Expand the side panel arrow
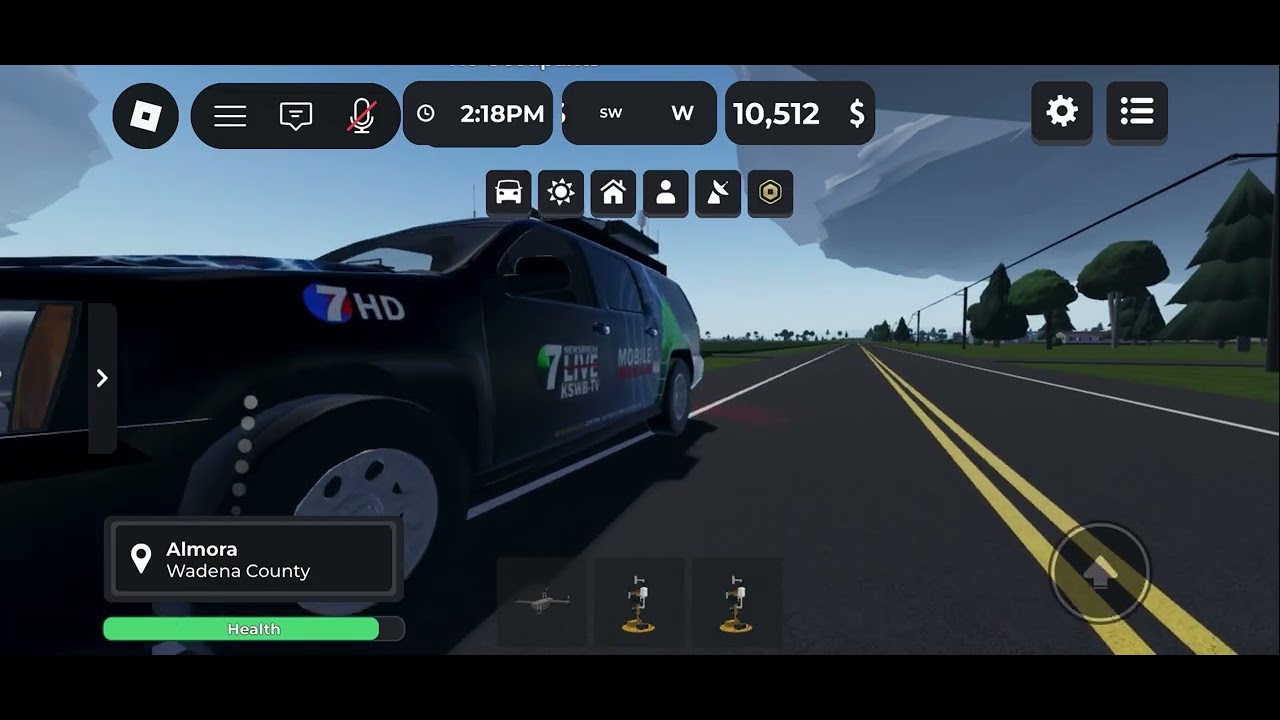Viewport: 1280px width, 720px height. [x=102, y=378]
